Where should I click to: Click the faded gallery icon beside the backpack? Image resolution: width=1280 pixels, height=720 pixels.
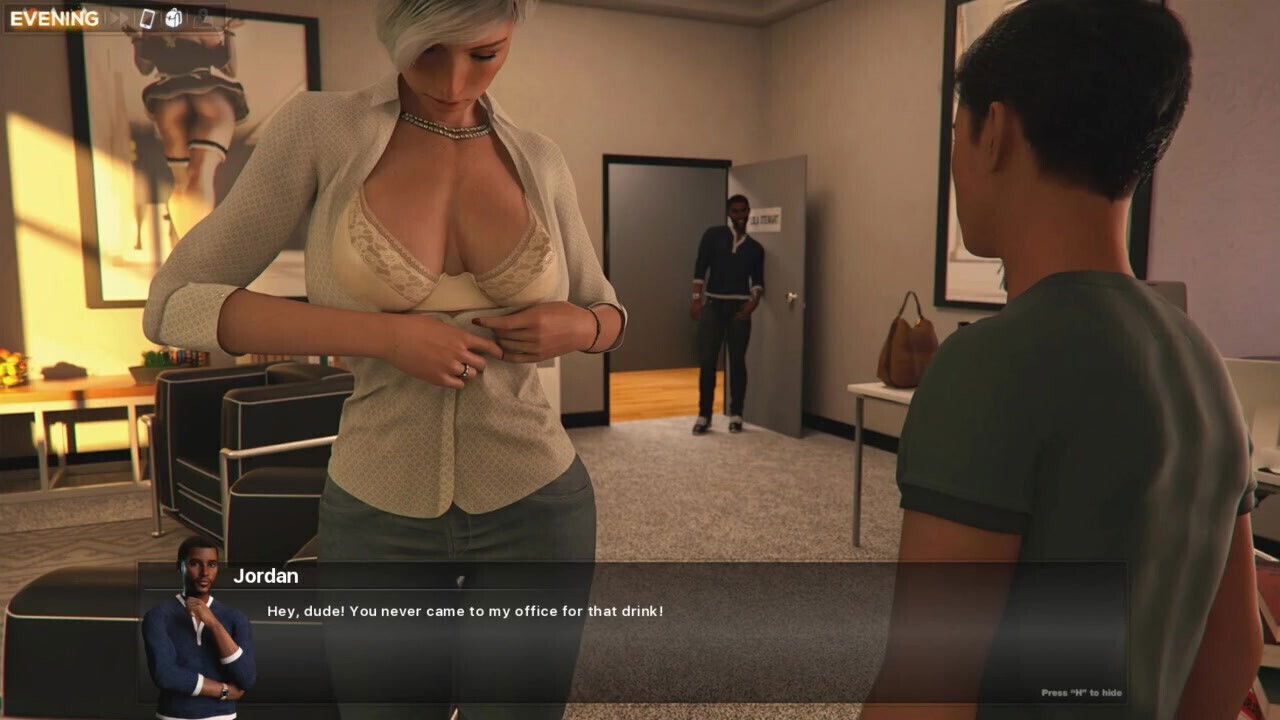(201, 18)
